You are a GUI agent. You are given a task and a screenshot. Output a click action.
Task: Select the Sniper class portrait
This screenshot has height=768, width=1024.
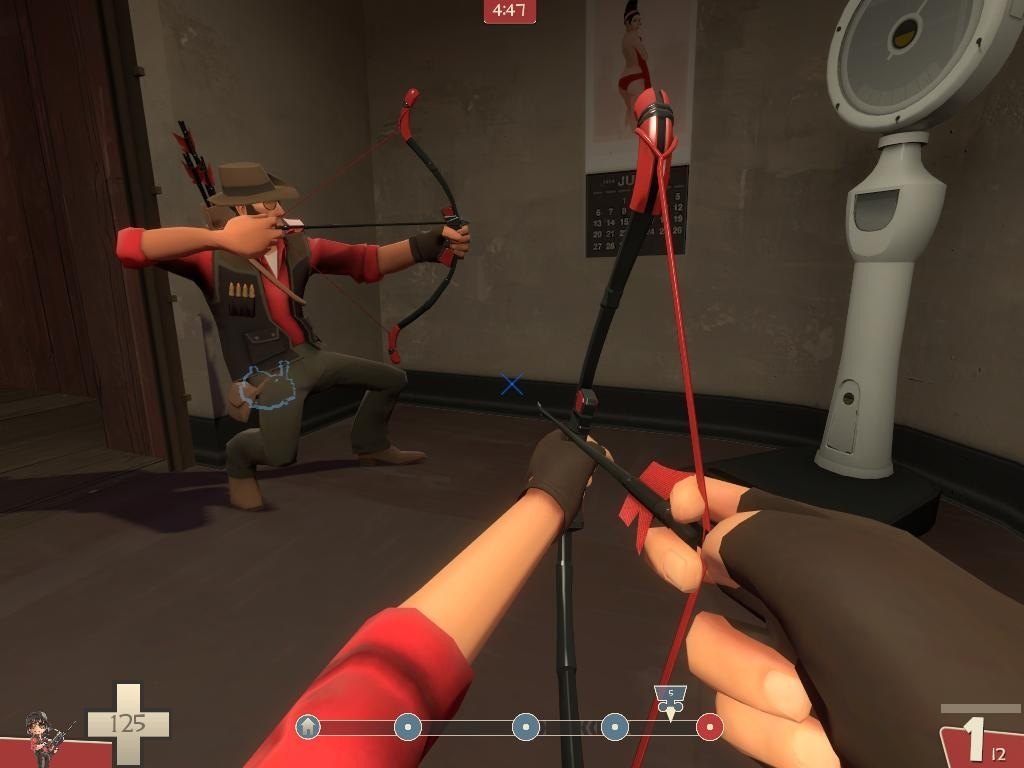(44, 738)
